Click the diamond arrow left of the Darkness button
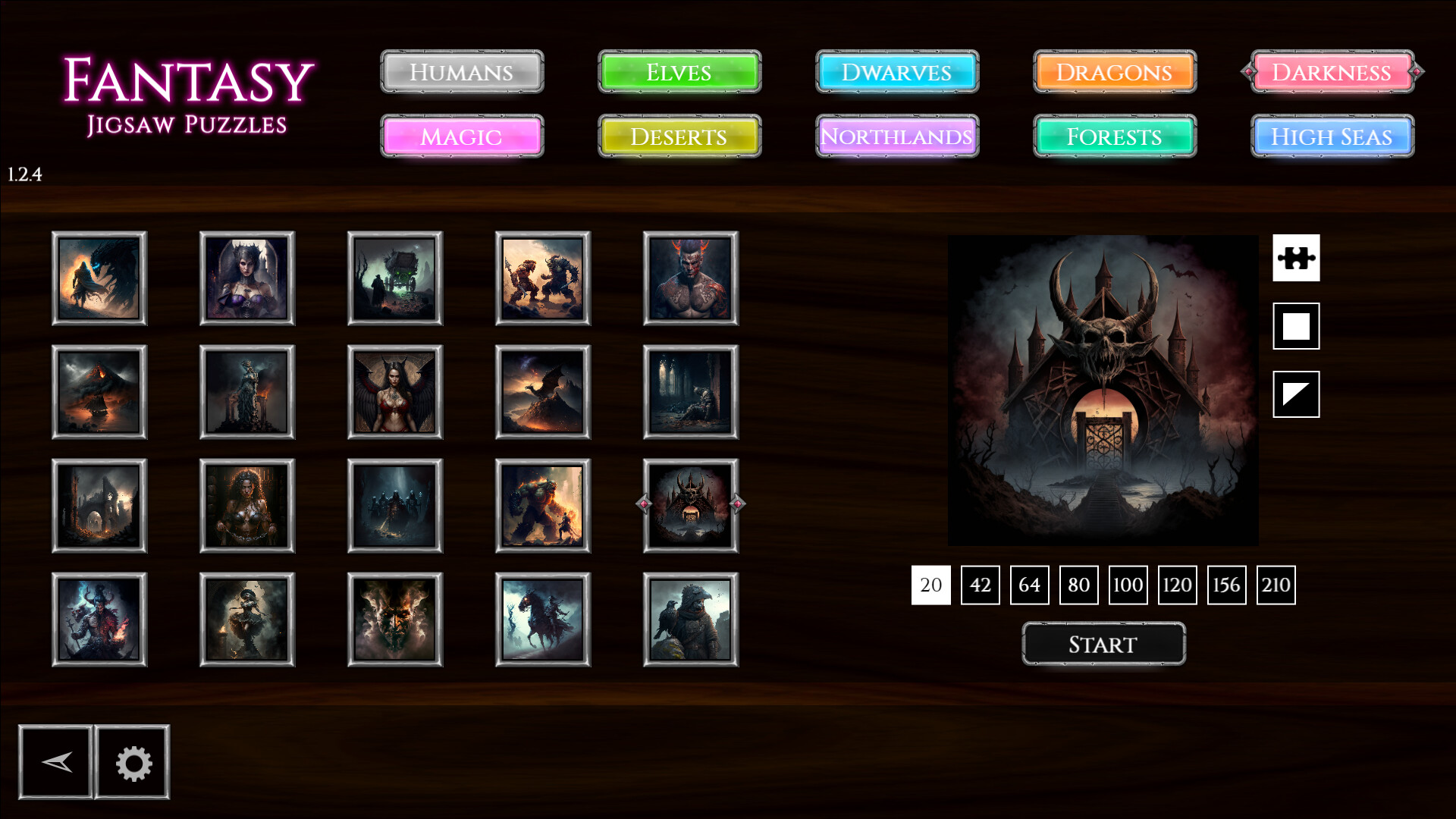Screen dimensions: 1456x819 coord(1248,72)
